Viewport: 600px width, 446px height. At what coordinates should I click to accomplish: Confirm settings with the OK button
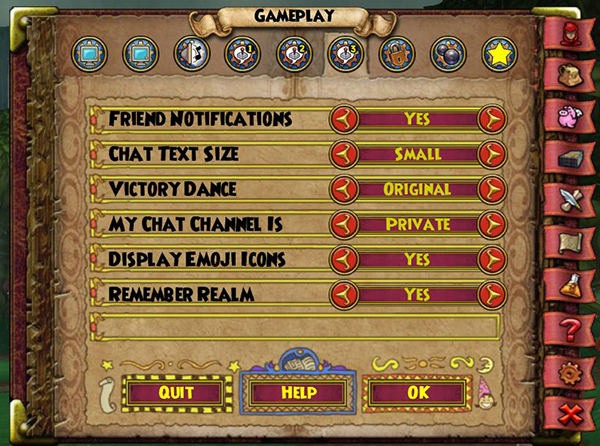tap(417, 391)
